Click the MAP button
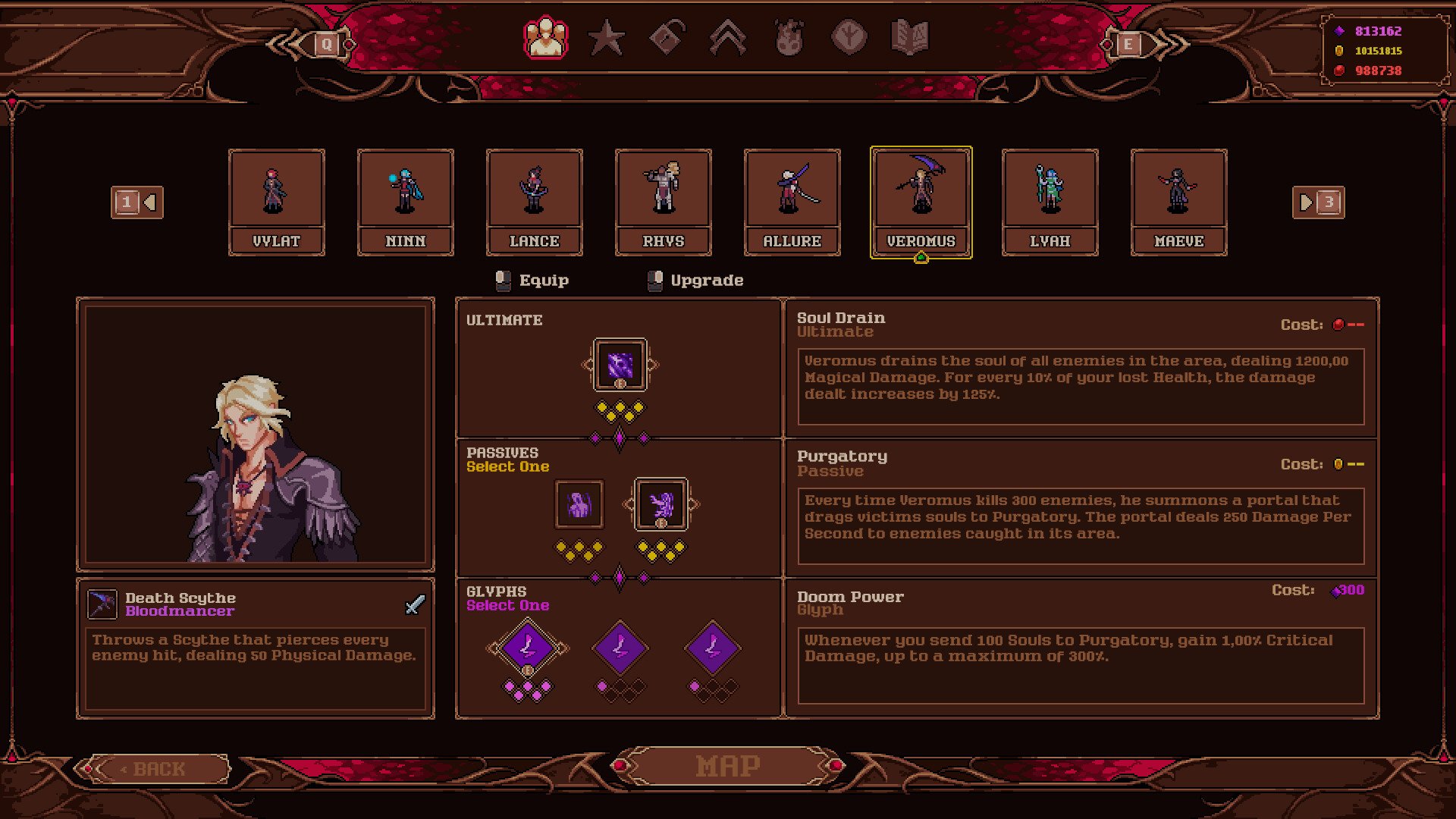1456x819 pixels. pyautogui.click(x=728, y=766)
